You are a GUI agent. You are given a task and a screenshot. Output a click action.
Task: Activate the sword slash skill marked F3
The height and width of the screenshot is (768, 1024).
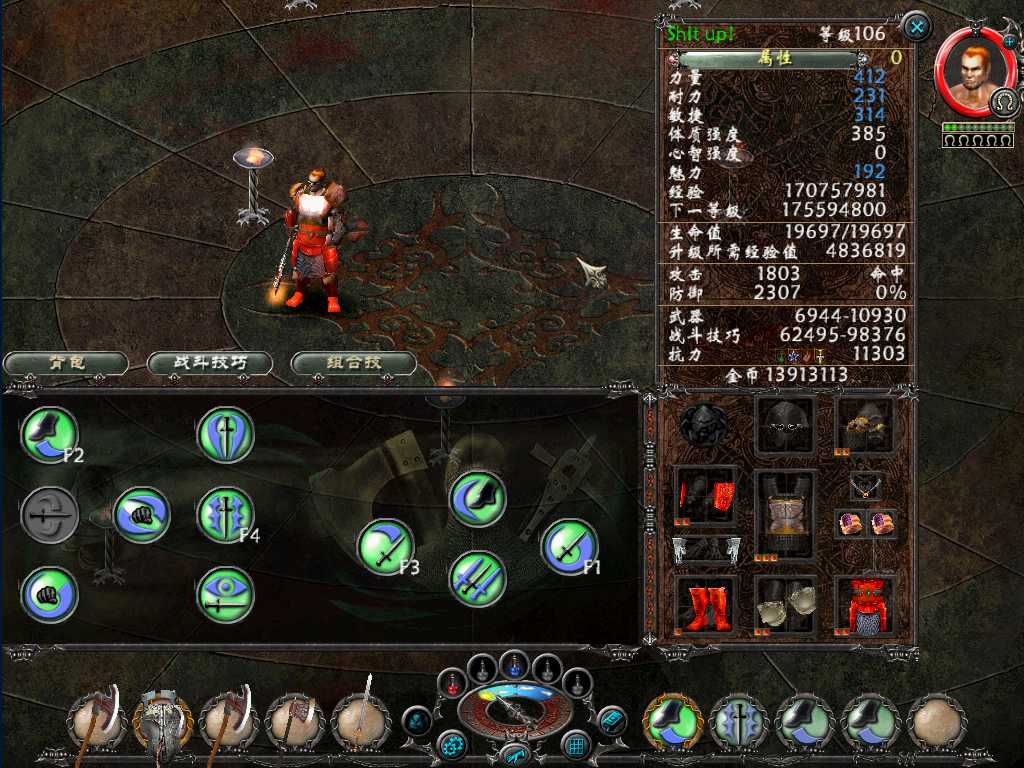pyautogui.click(x=385, y=547)
